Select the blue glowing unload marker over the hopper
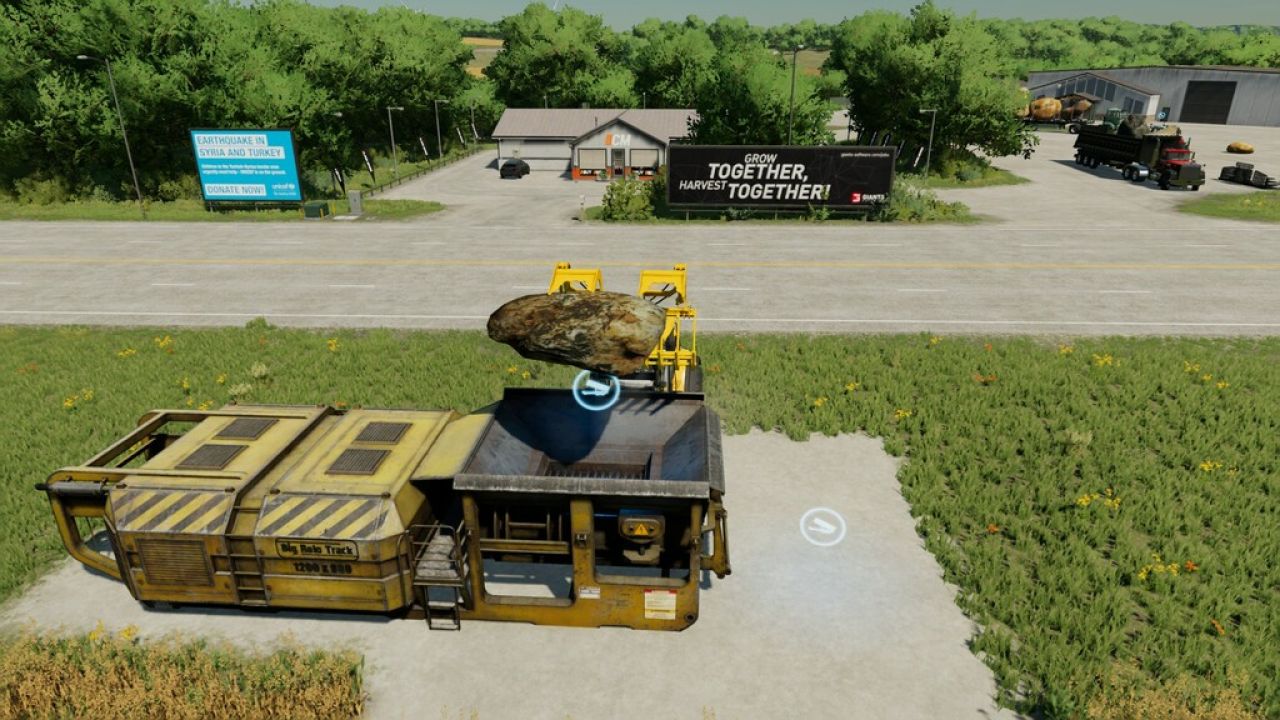Screen dimensions: 1280x720 pos(596,389)
